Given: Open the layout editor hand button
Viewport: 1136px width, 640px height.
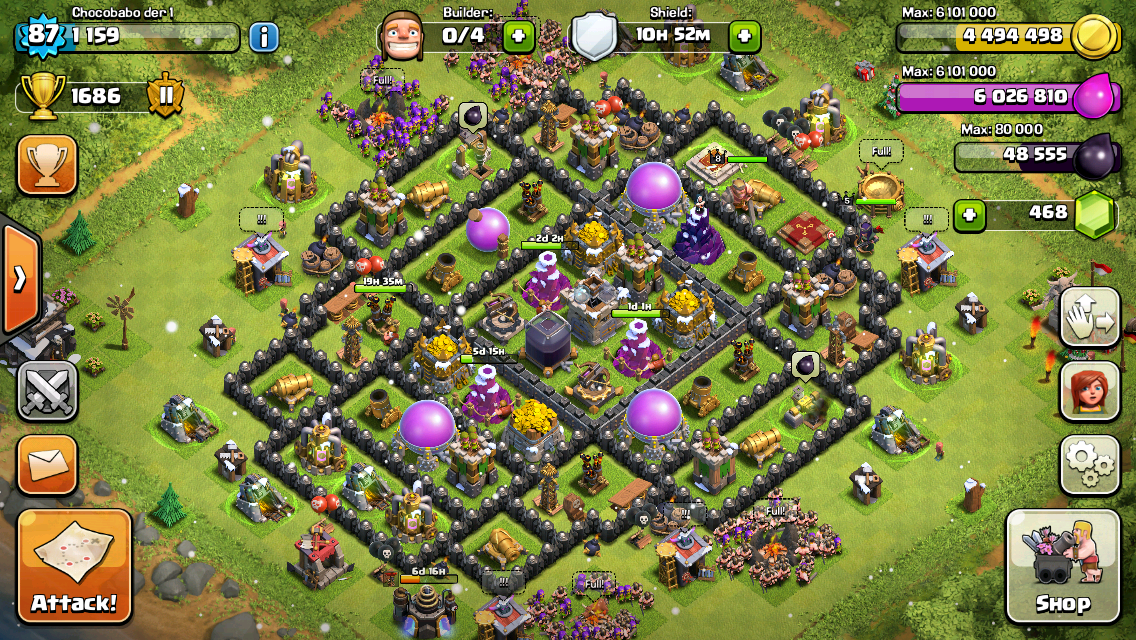Looking at the screenshot, I should click(1089, 316).
